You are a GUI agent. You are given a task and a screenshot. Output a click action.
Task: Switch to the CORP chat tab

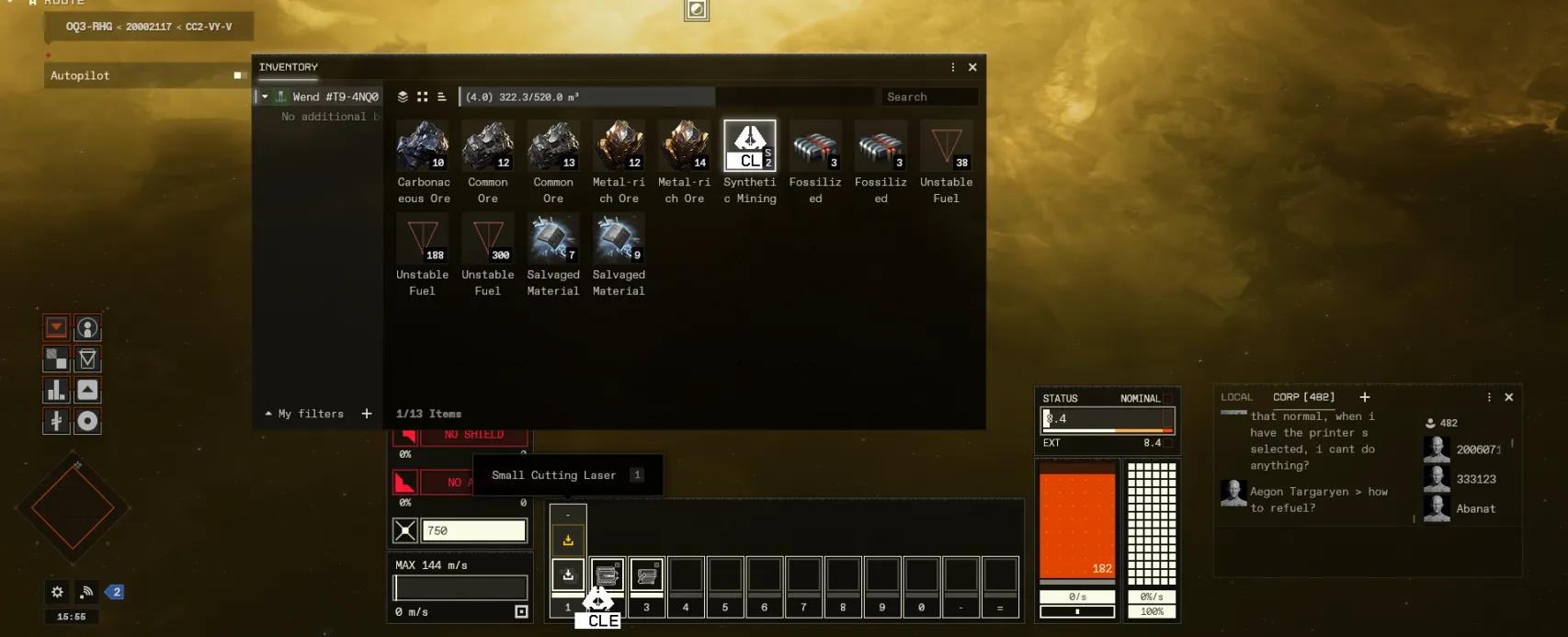[1302, 397]
